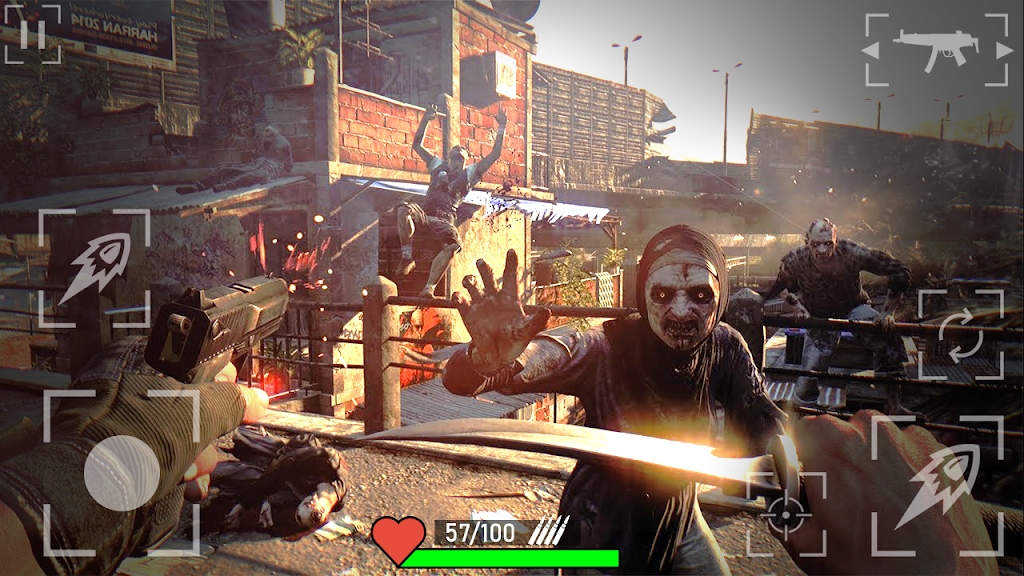Tap the smaller rocket icon beside the pistol
1024x576 pixels.
click(x=94, y=267)
